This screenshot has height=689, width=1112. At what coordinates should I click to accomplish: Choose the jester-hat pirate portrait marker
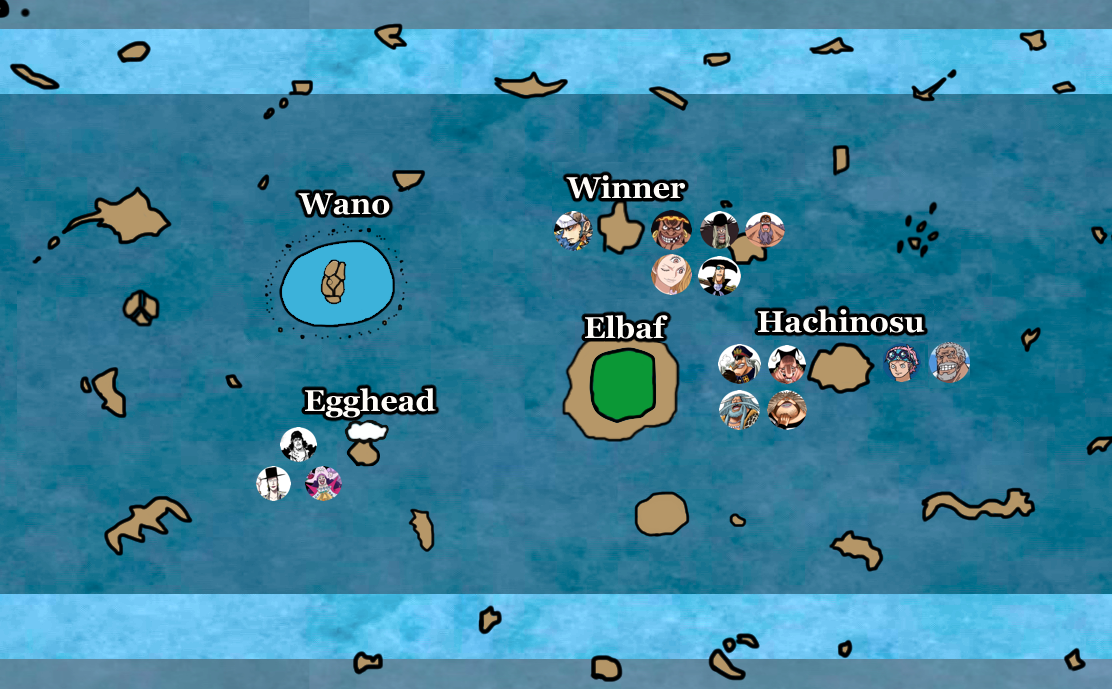(x=787, y=364)
